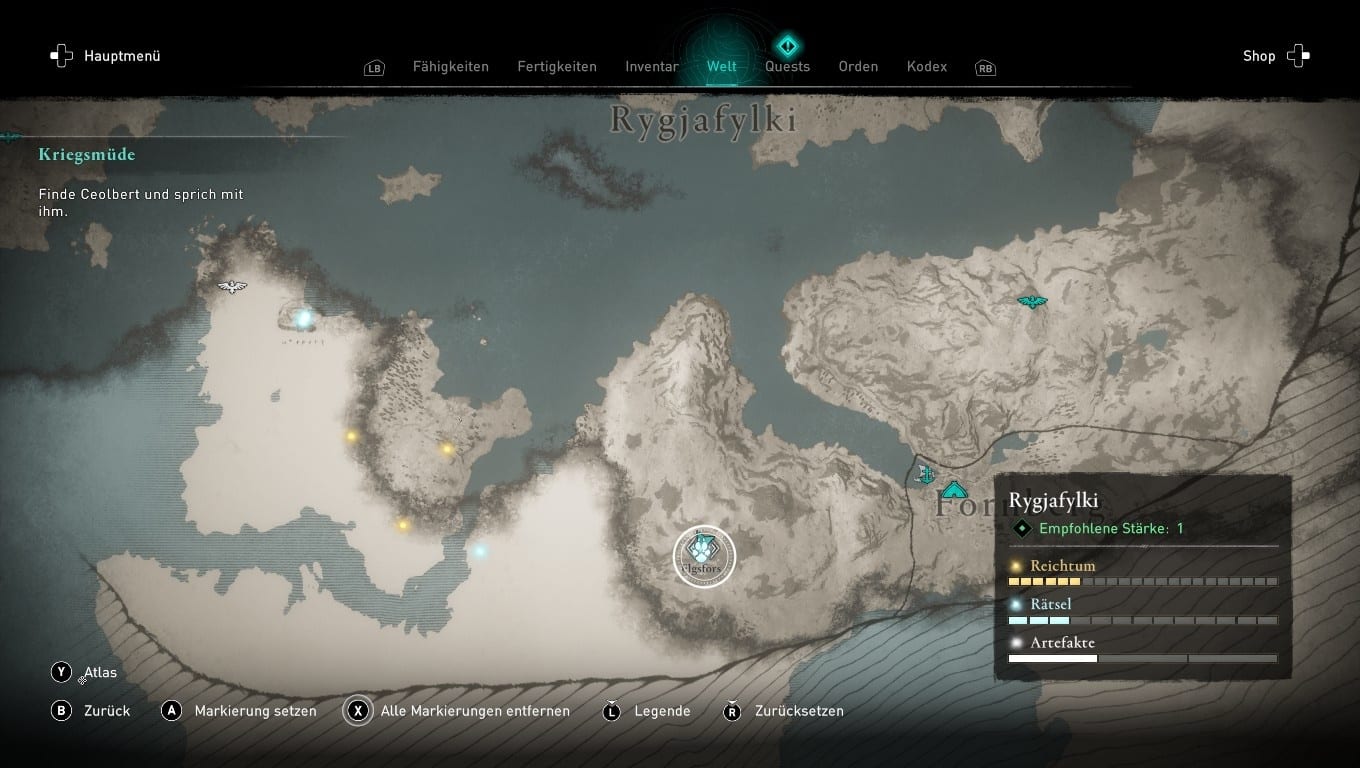Switch to the Fähigkeiten tab

coord(450,67)
